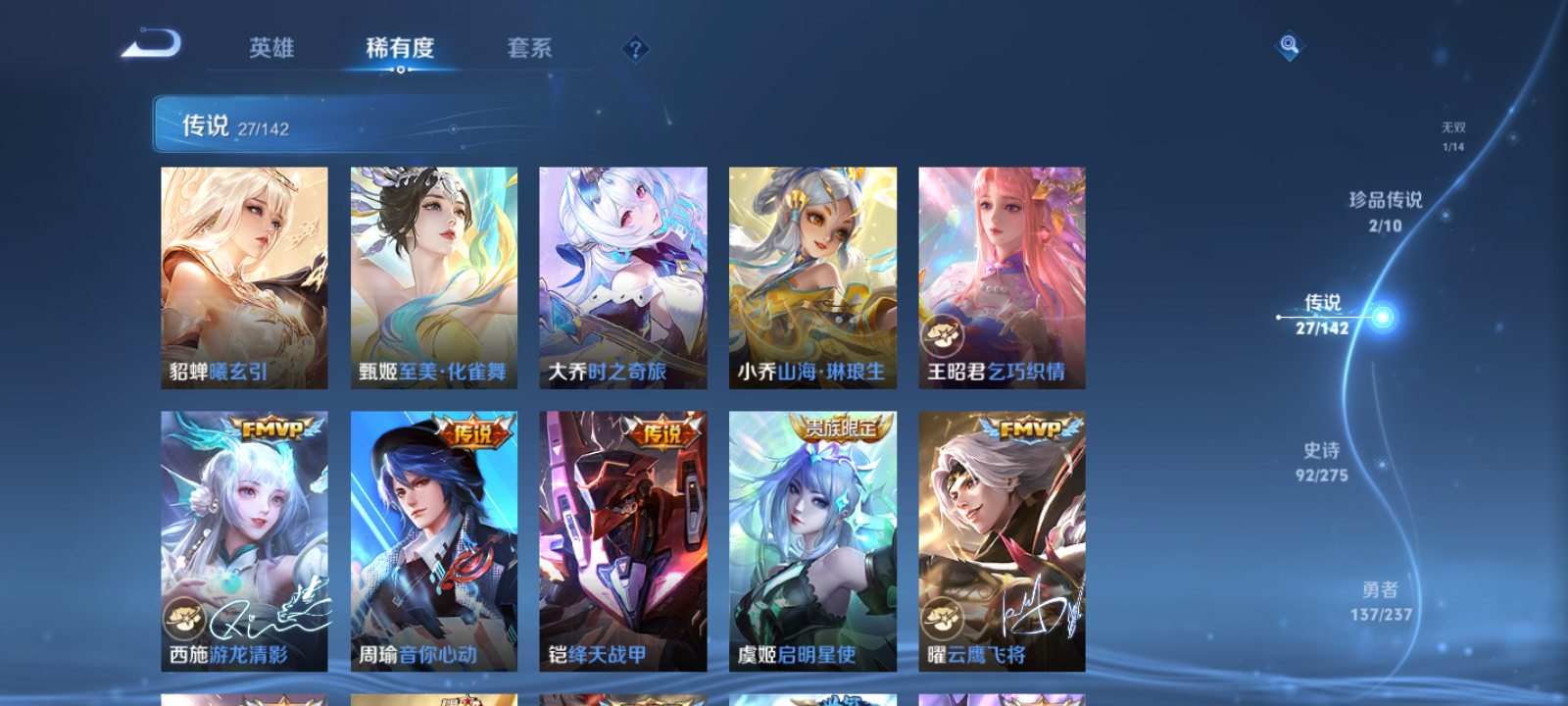The width and height of the screenshot is (1568, 706).
Task: Open search with the magnifier icon
Action: (x=1288, y=43)
